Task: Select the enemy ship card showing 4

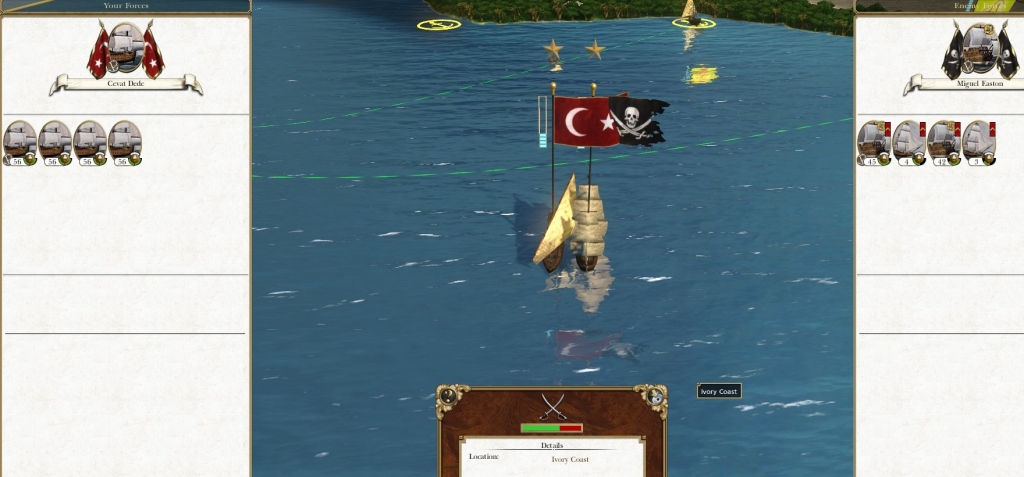Action: (x=909, y=142)
